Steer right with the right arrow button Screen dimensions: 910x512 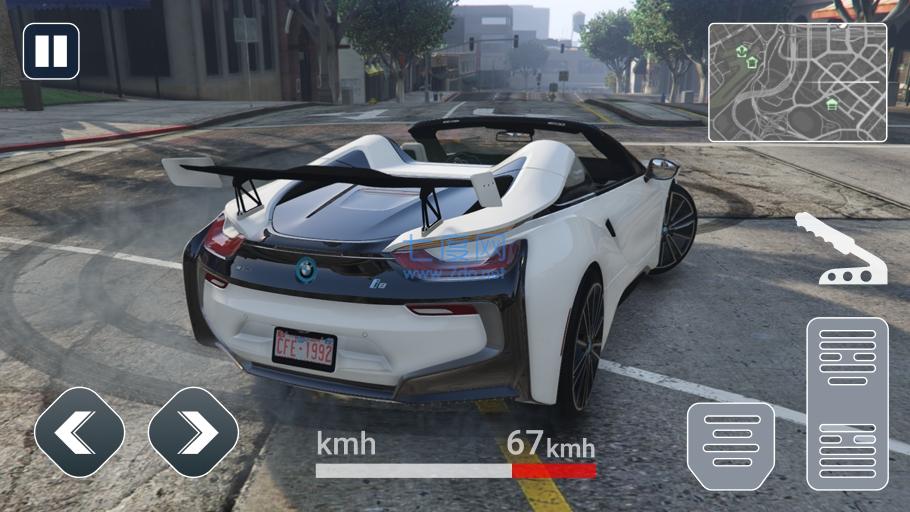click(193, 432)
